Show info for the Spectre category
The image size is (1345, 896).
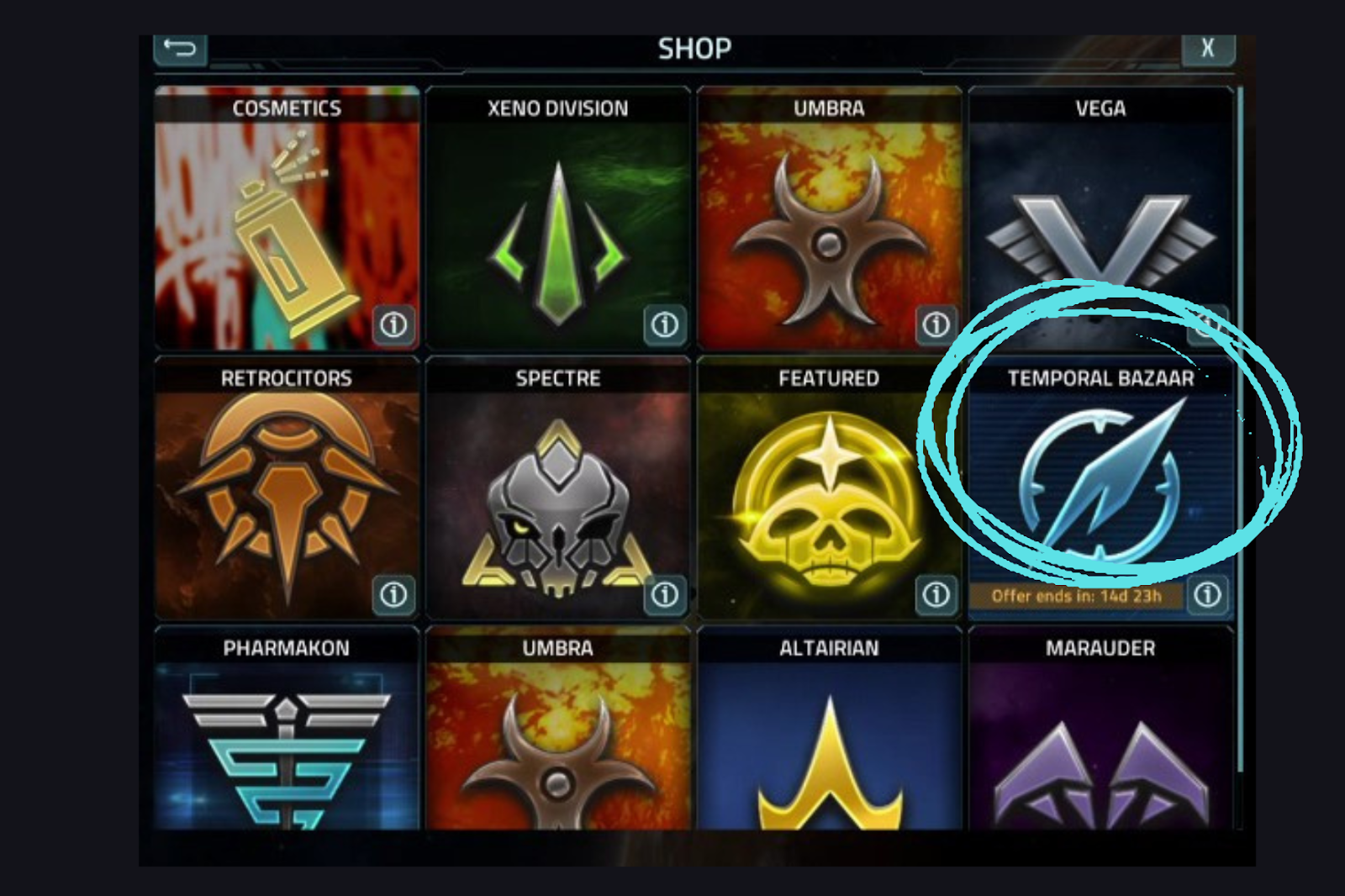[x=665, y=595]
